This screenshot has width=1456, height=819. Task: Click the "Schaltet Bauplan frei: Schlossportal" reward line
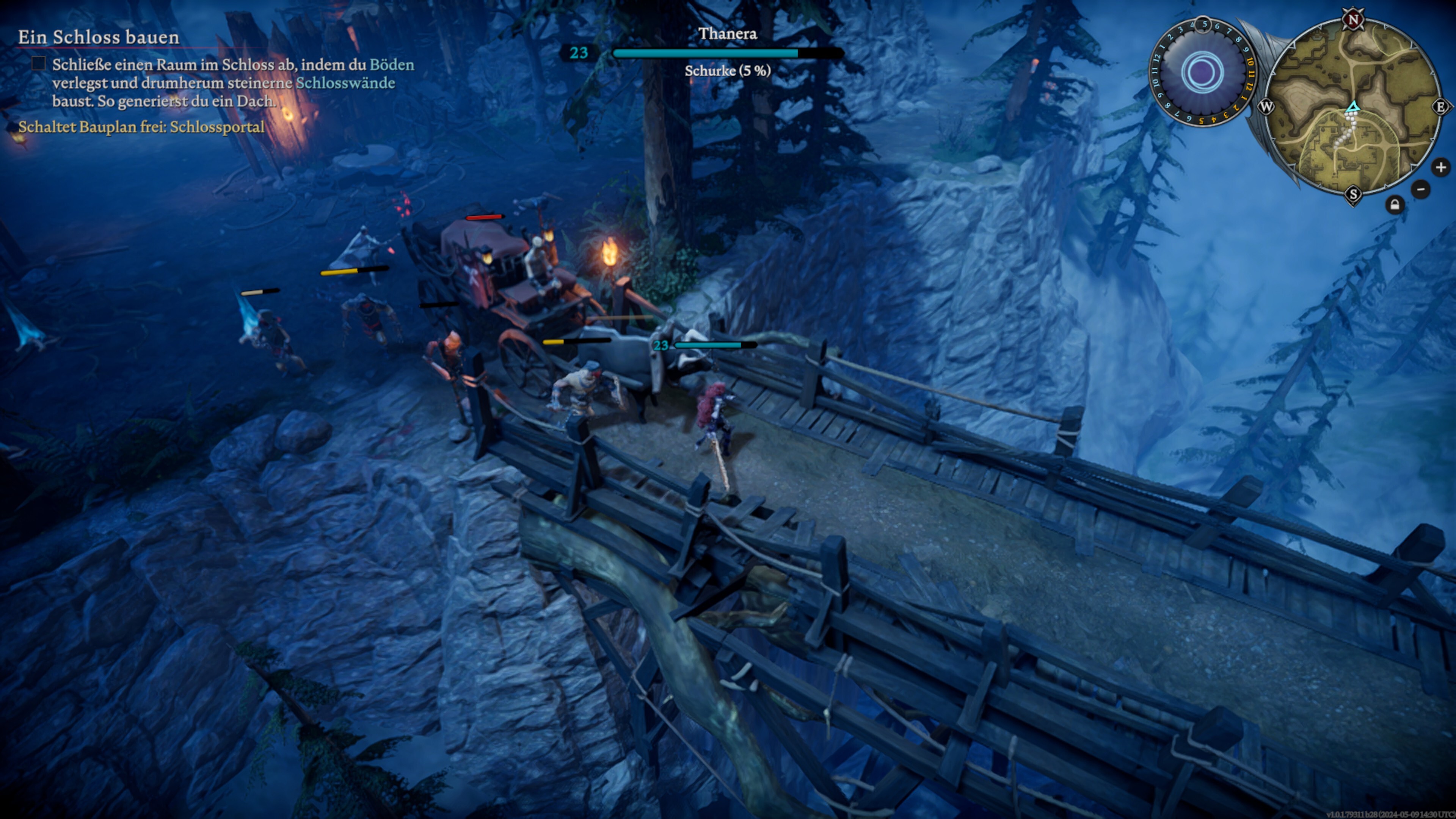click(x=141, y=127)
